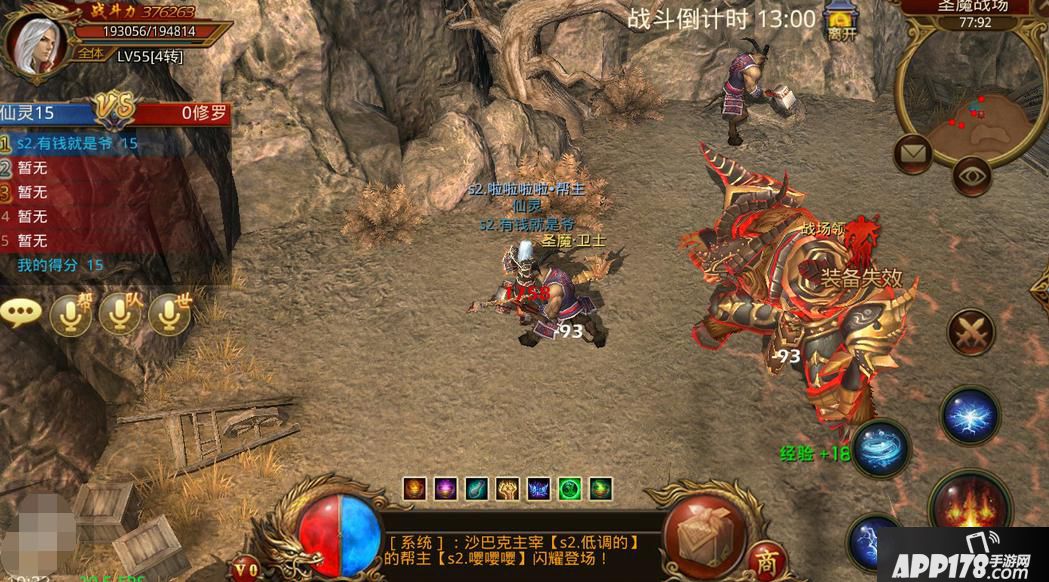Open the mail envelope icon
The height and width of the screenshot is (582, 1049).
click(912, 153)
